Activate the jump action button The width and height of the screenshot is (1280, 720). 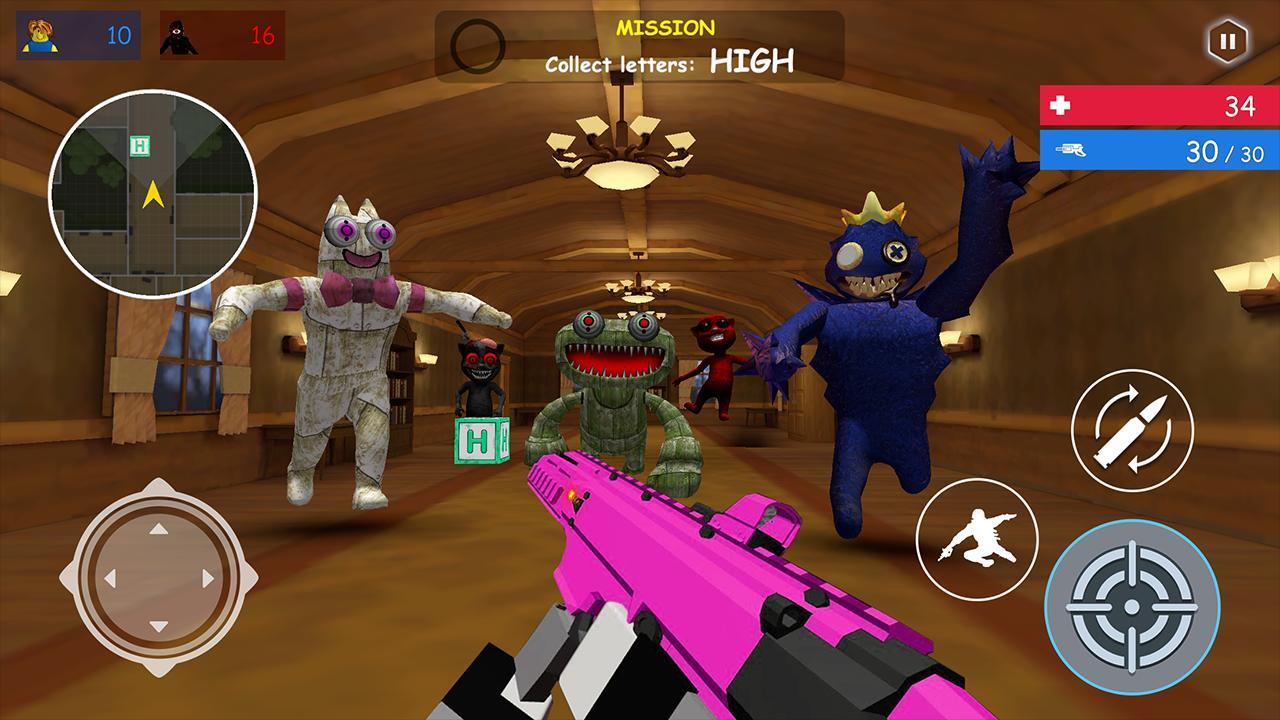click(x=977, y=540)
